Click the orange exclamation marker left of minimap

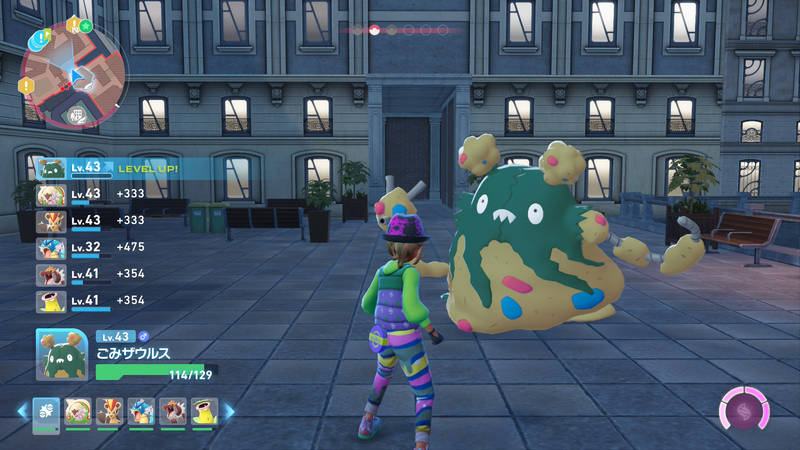point(27,86)
